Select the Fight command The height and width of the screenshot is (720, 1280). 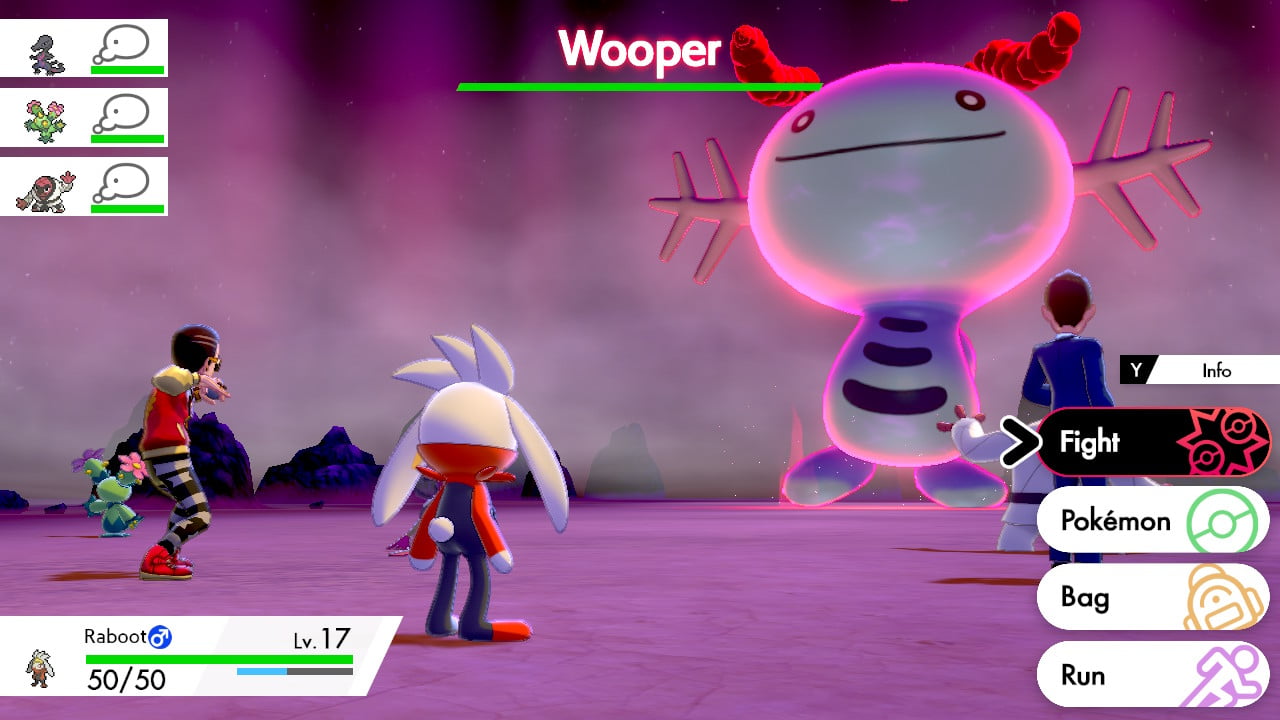[1152, 442]
